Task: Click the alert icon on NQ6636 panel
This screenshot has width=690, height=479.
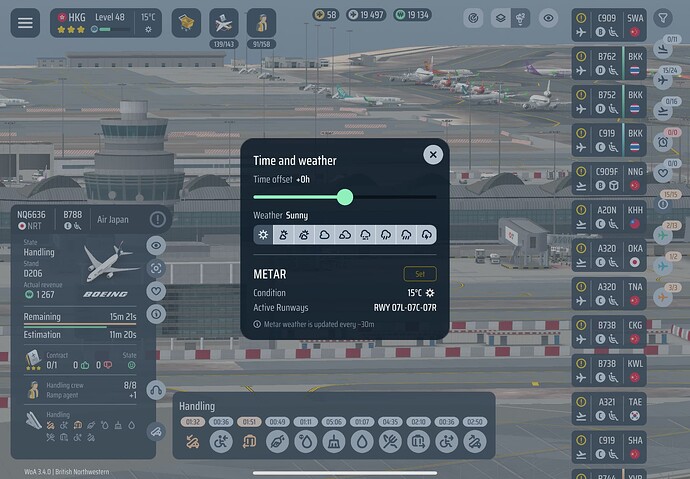Action: pos(157,219)
